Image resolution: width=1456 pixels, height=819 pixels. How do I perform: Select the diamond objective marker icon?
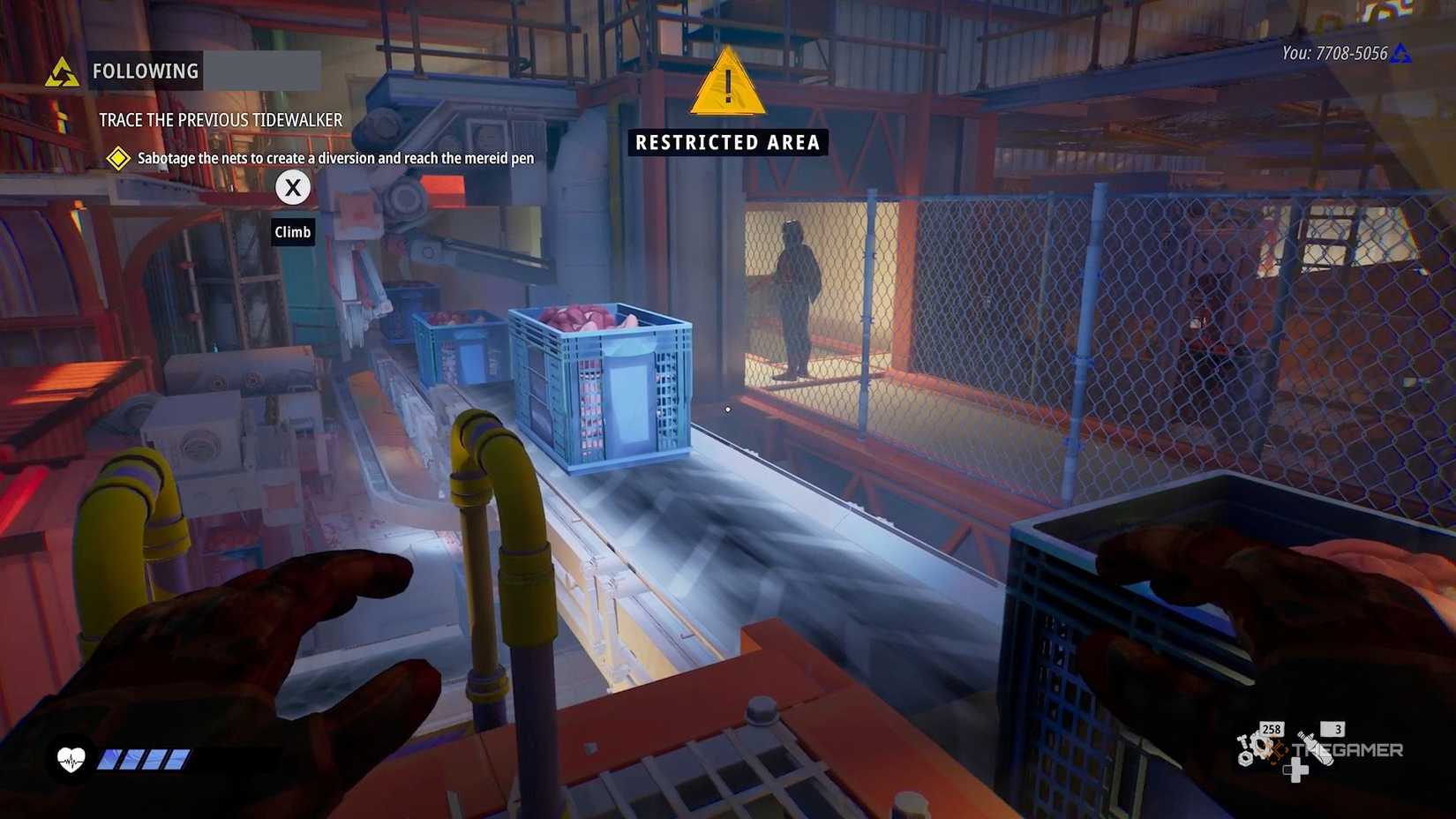pos(118,158)
